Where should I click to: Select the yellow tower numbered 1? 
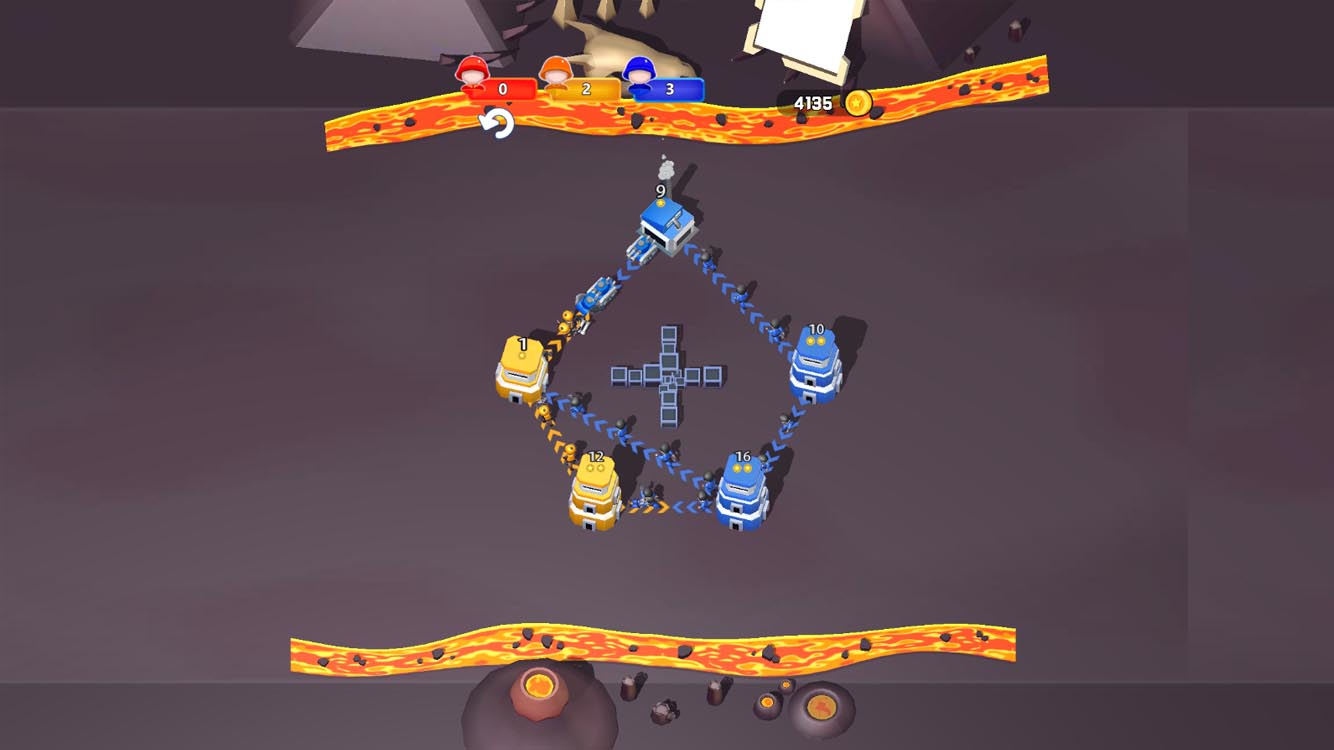[520, 370]
